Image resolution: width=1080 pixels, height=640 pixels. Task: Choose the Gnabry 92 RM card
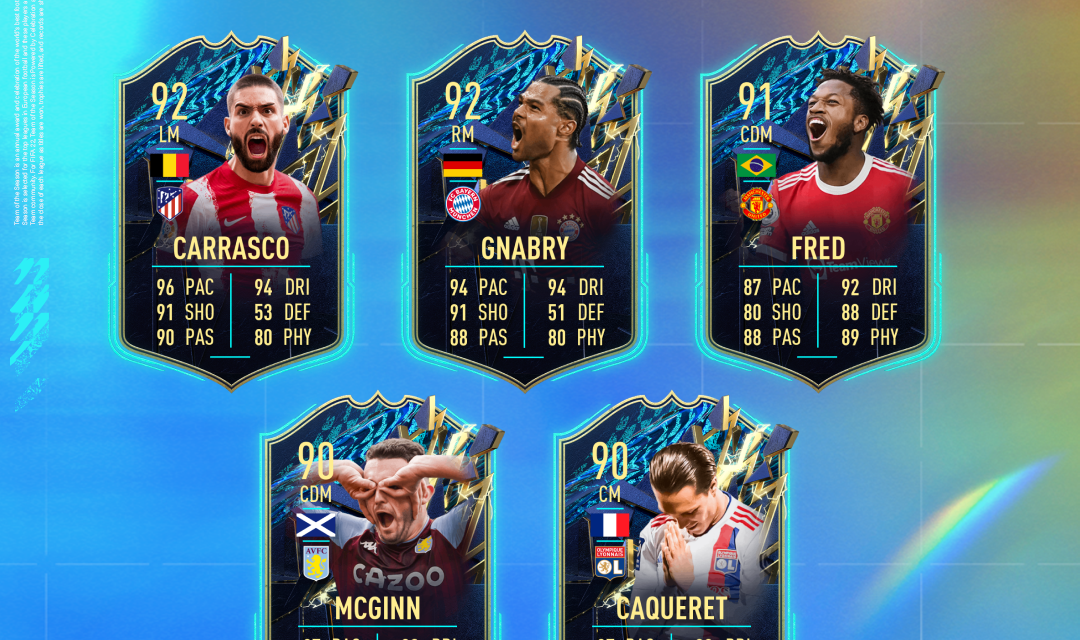tap(524, 215)
